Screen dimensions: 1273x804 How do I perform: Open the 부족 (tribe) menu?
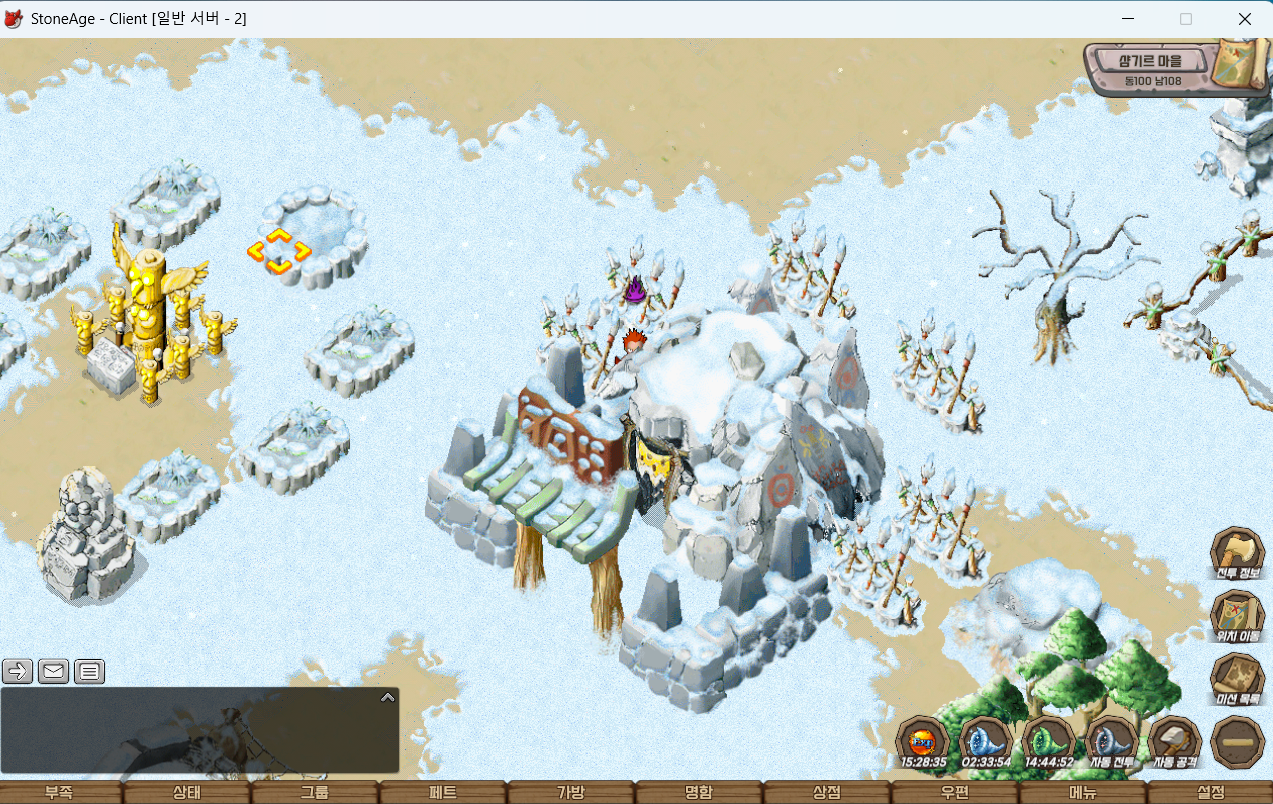tap(59, 792)
